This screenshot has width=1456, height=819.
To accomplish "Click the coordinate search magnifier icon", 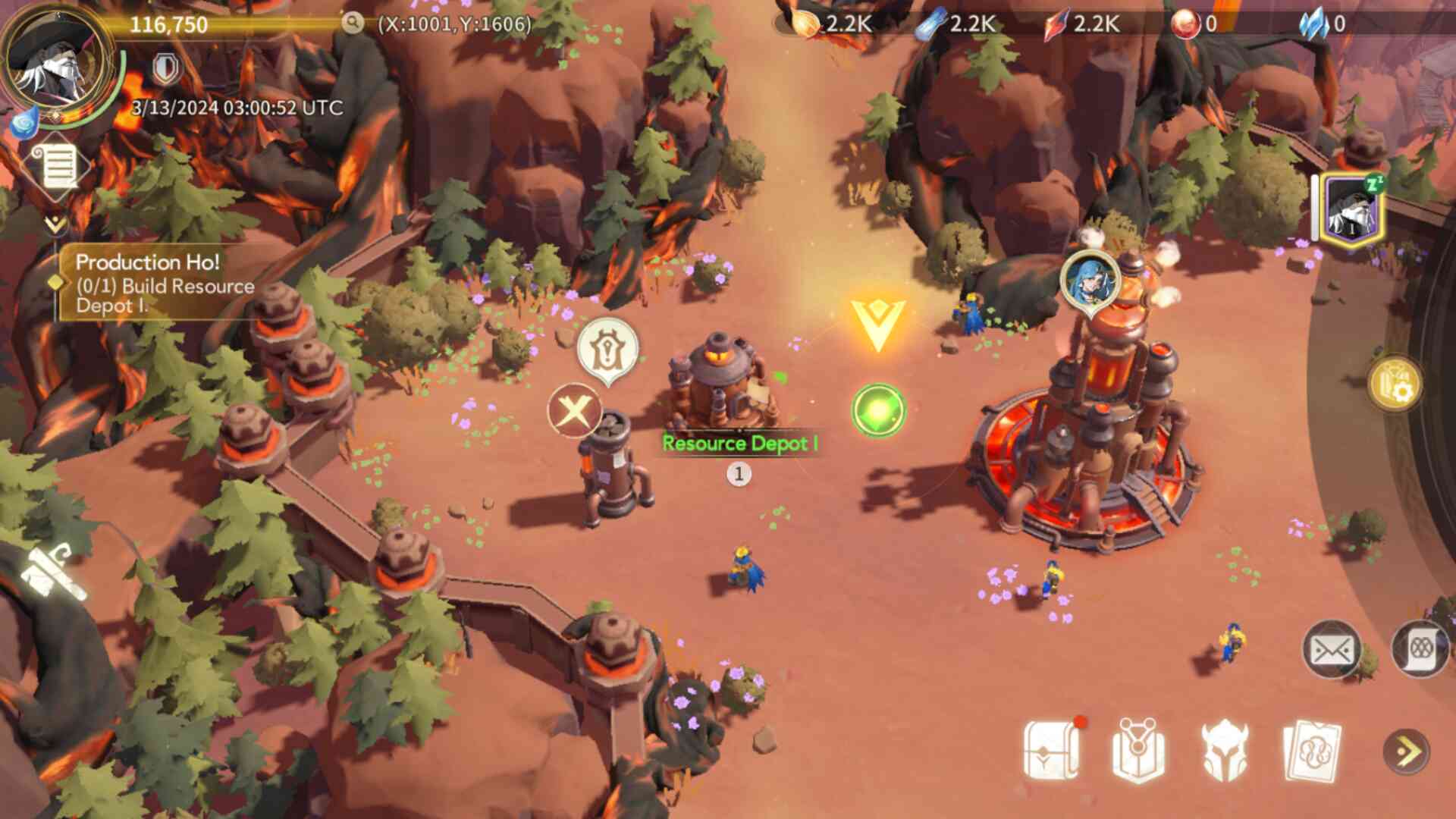I will pos(352,23).
